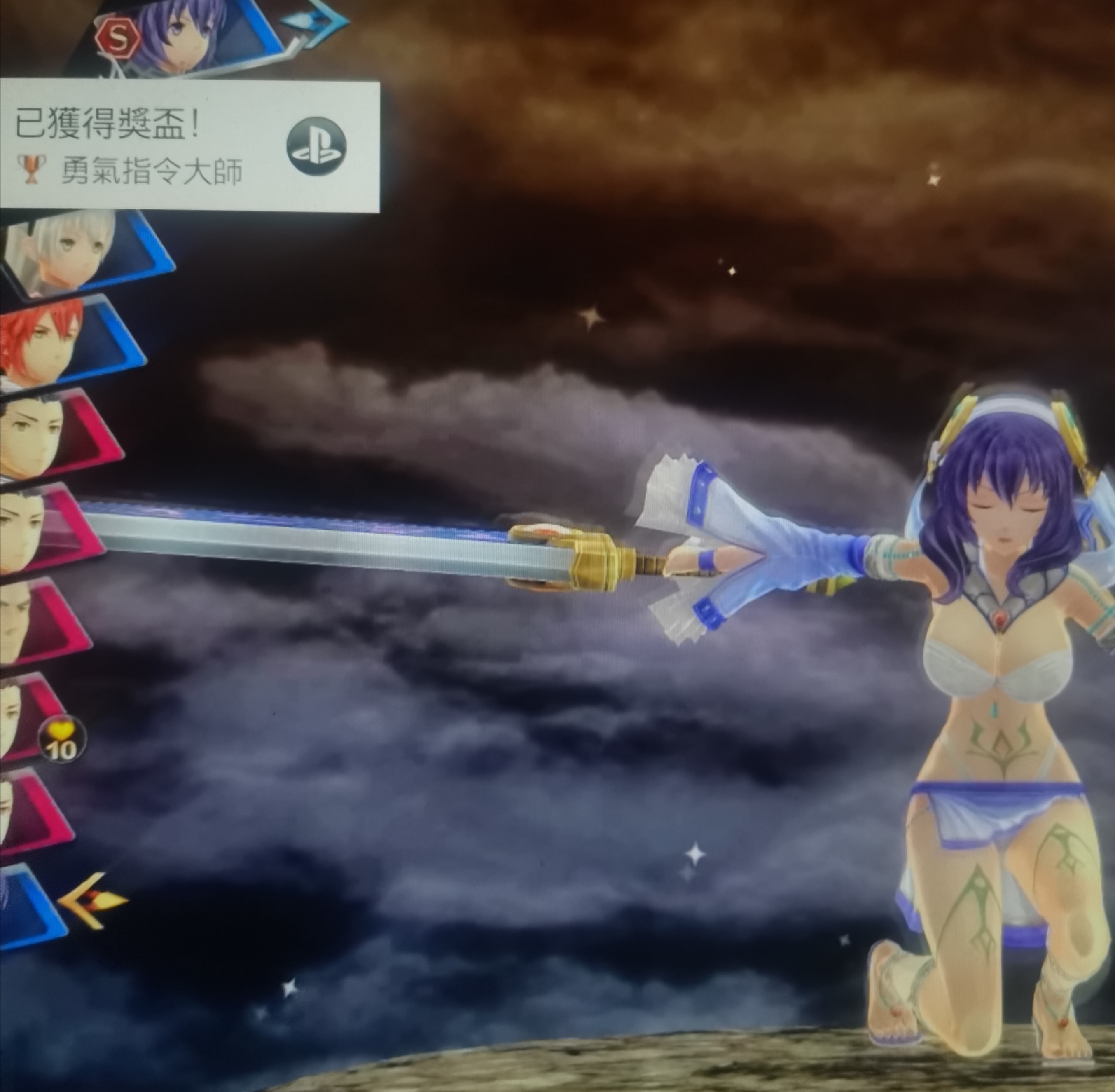
Task: Click the red hexagon S icon
Action: (117, 38)
